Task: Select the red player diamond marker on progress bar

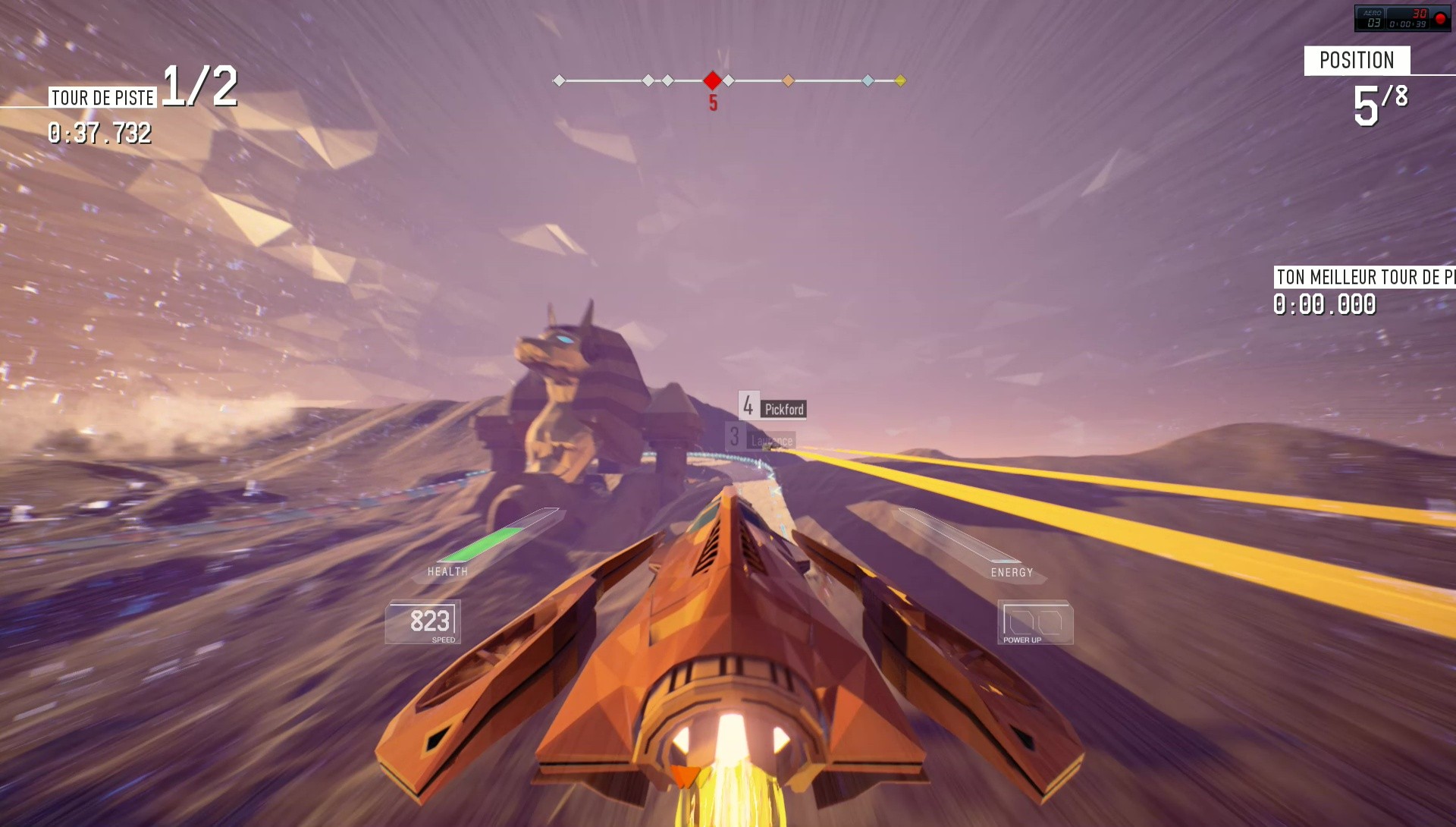Action: pos(711,80)
